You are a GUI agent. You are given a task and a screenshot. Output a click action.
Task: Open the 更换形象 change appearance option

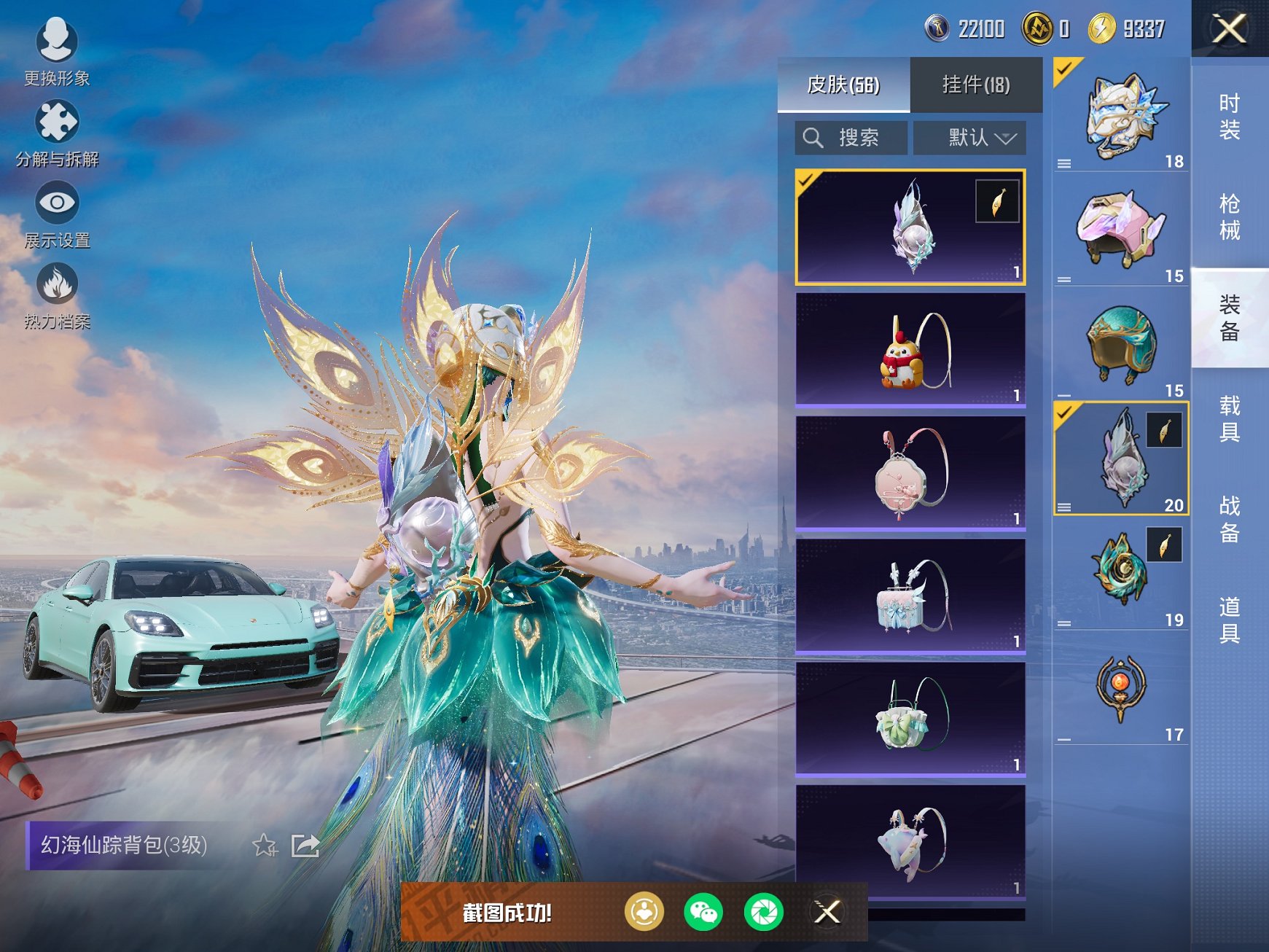(56, 51)
